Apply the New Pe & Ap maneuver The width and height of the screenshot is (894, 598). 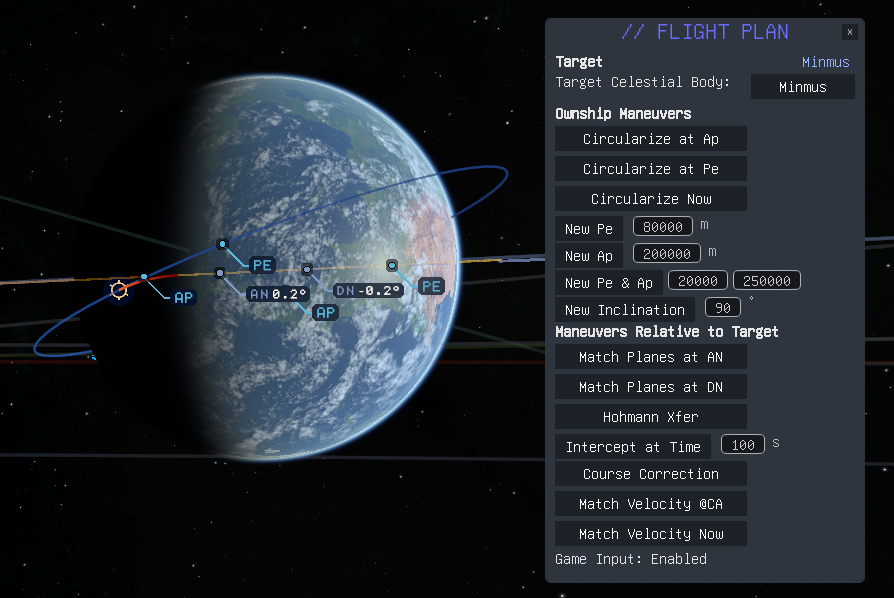(x=608, y=283)
